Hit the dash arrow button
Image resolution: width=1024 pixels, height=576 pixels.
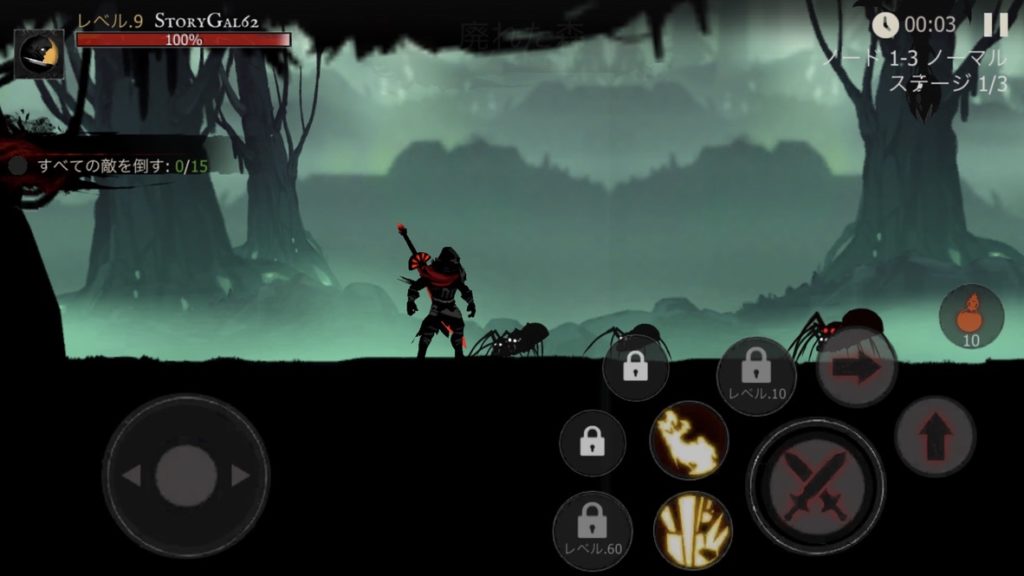[x=856, y=367]
